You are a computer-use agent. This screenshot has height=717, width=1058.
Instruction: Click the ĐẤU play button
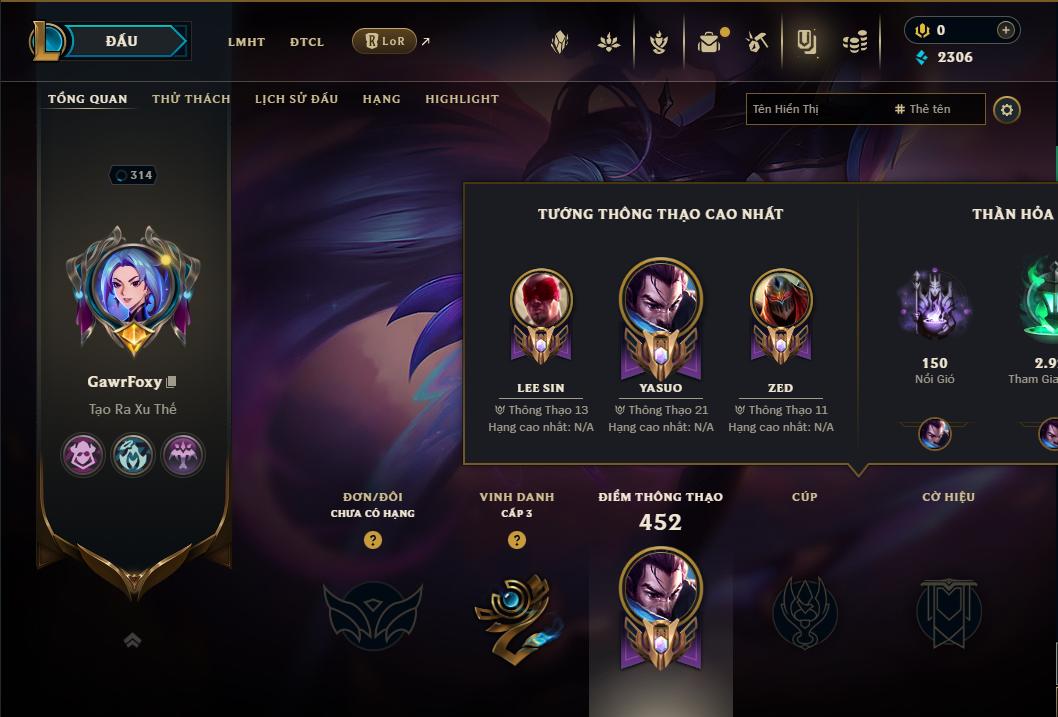122,41
